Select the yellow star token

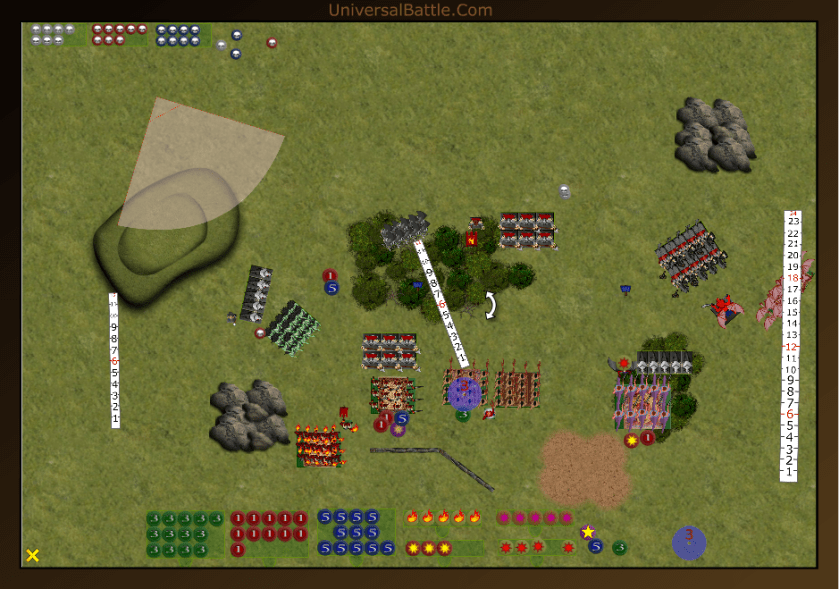tap(588, 532)
